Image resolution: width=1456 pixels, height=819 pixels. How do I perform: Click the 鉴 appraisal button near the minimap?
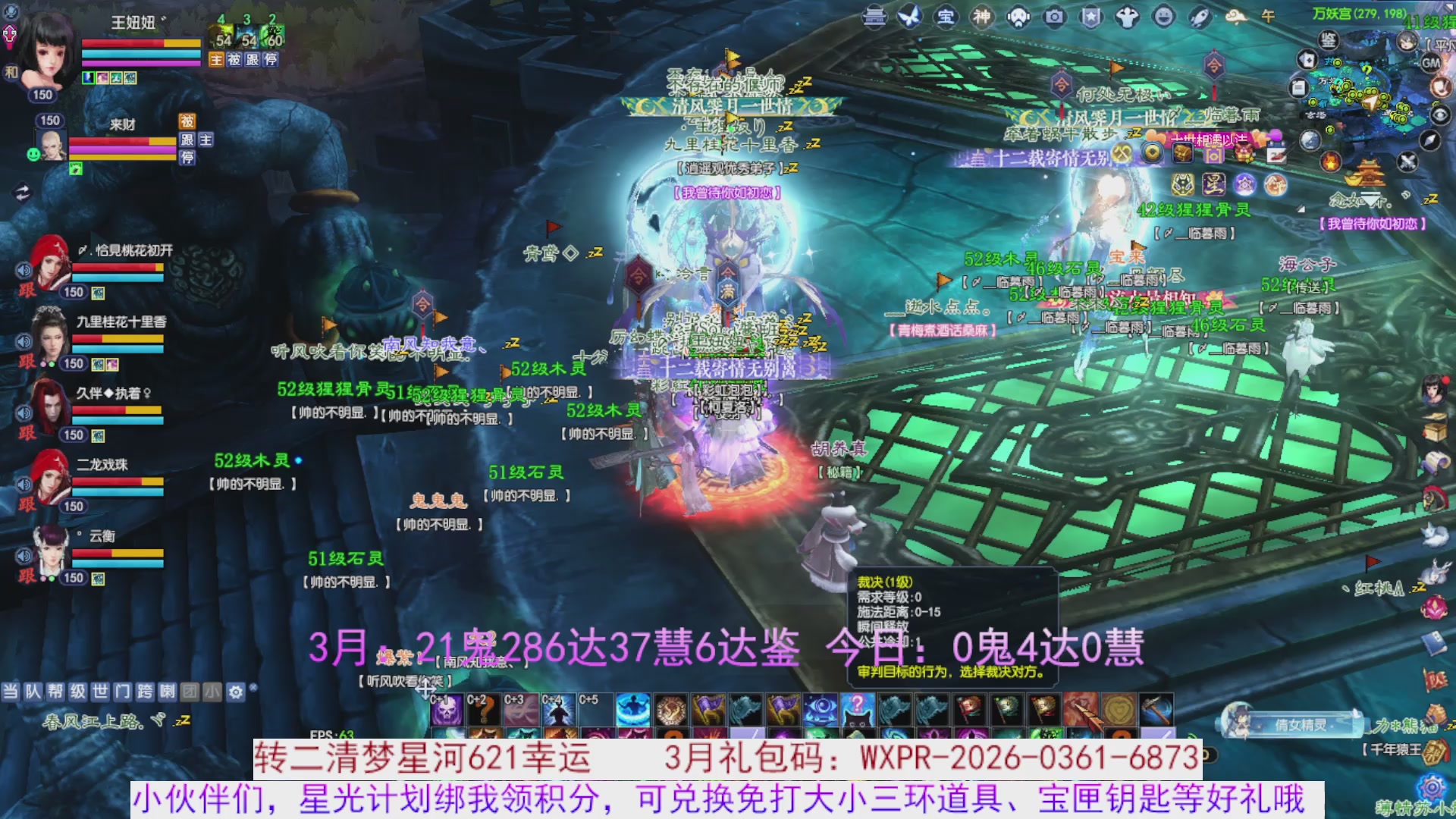tap(1328, 39)
